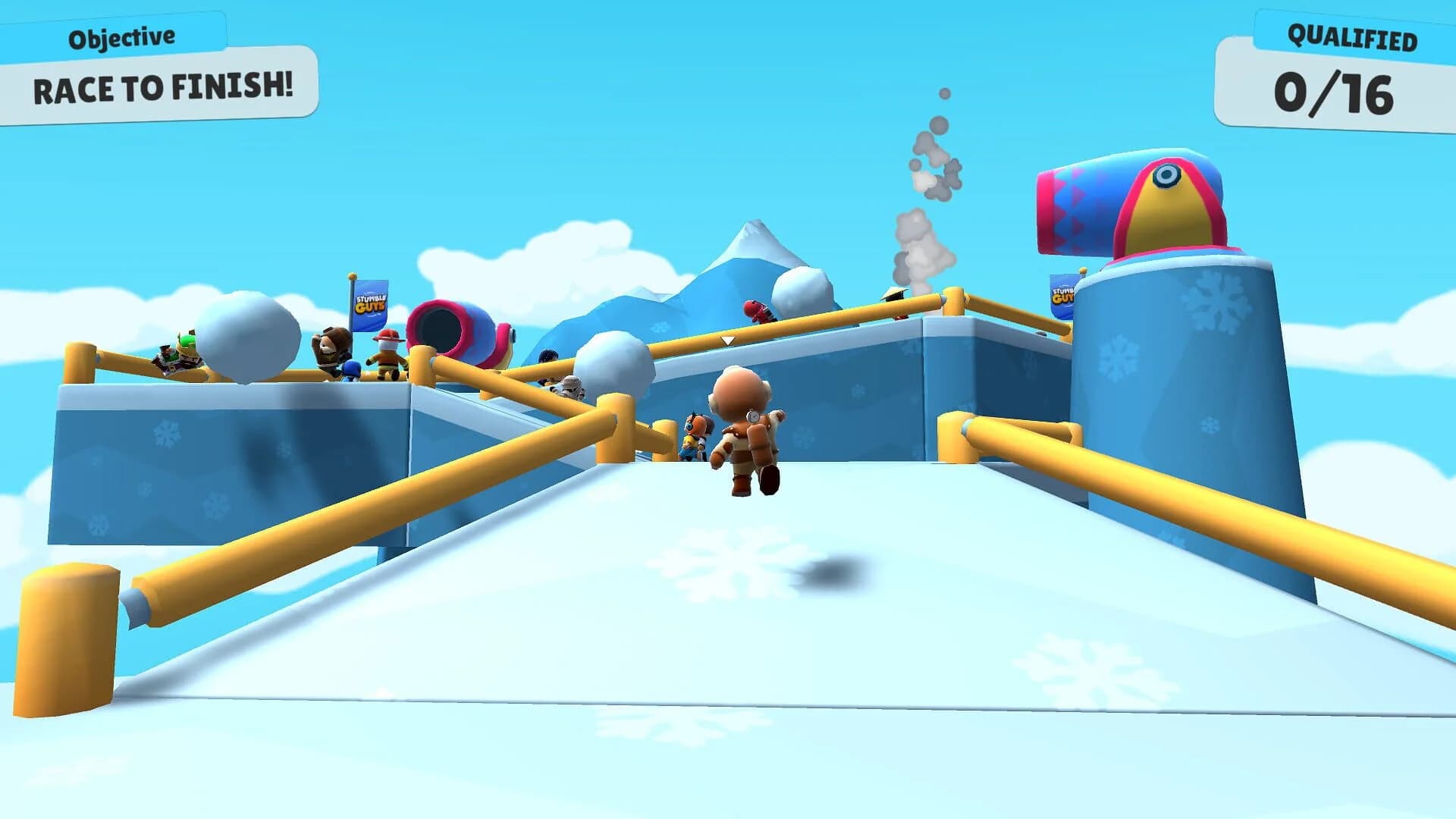Click the pink snowball cannon on the left platform

451,330
